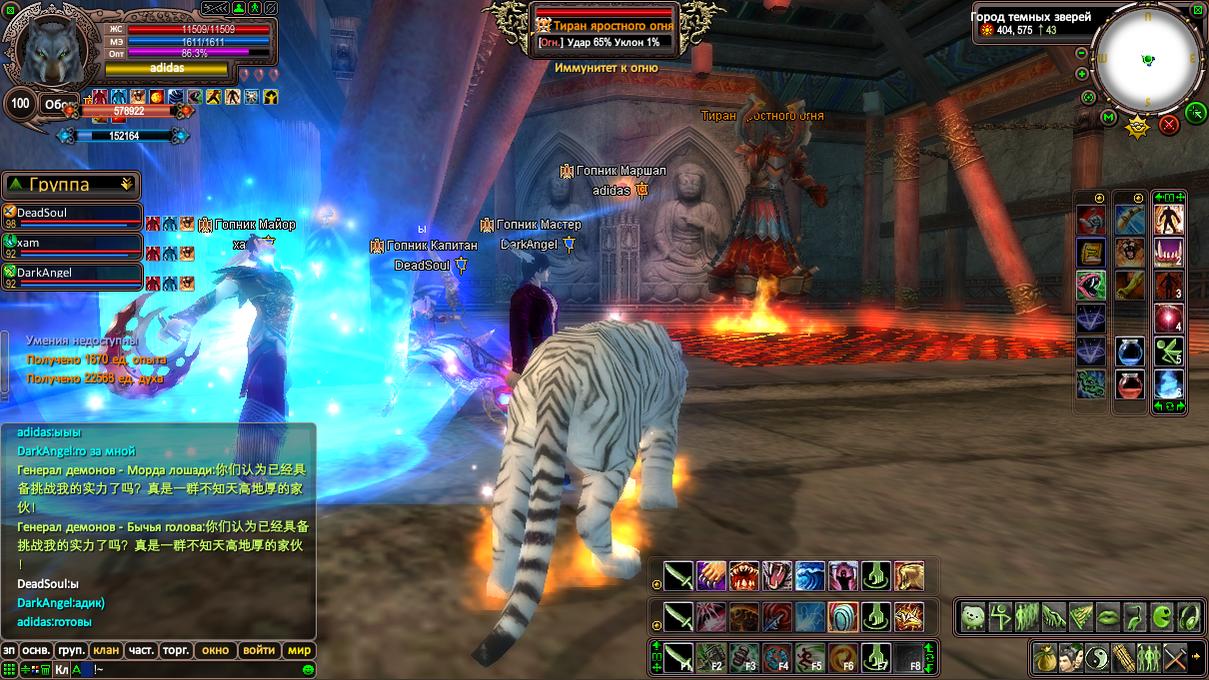Click the minimap
Screen dimensions: 1209x680
1147,60
